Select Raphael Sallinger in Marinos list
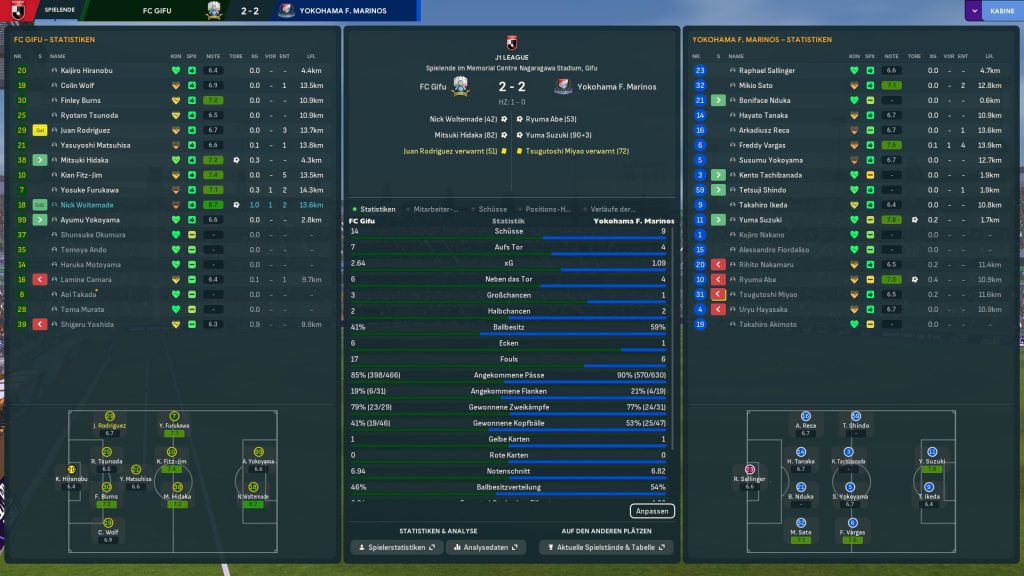Image resolution: width=1024 pixels, height=576 pixels. tap(770, 71)
